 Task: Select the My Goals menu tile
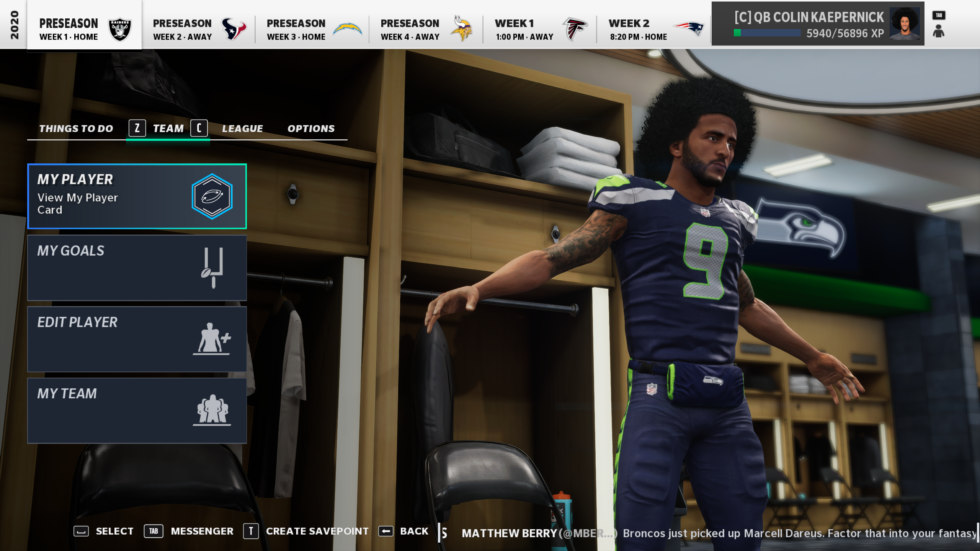pos(137,267)
